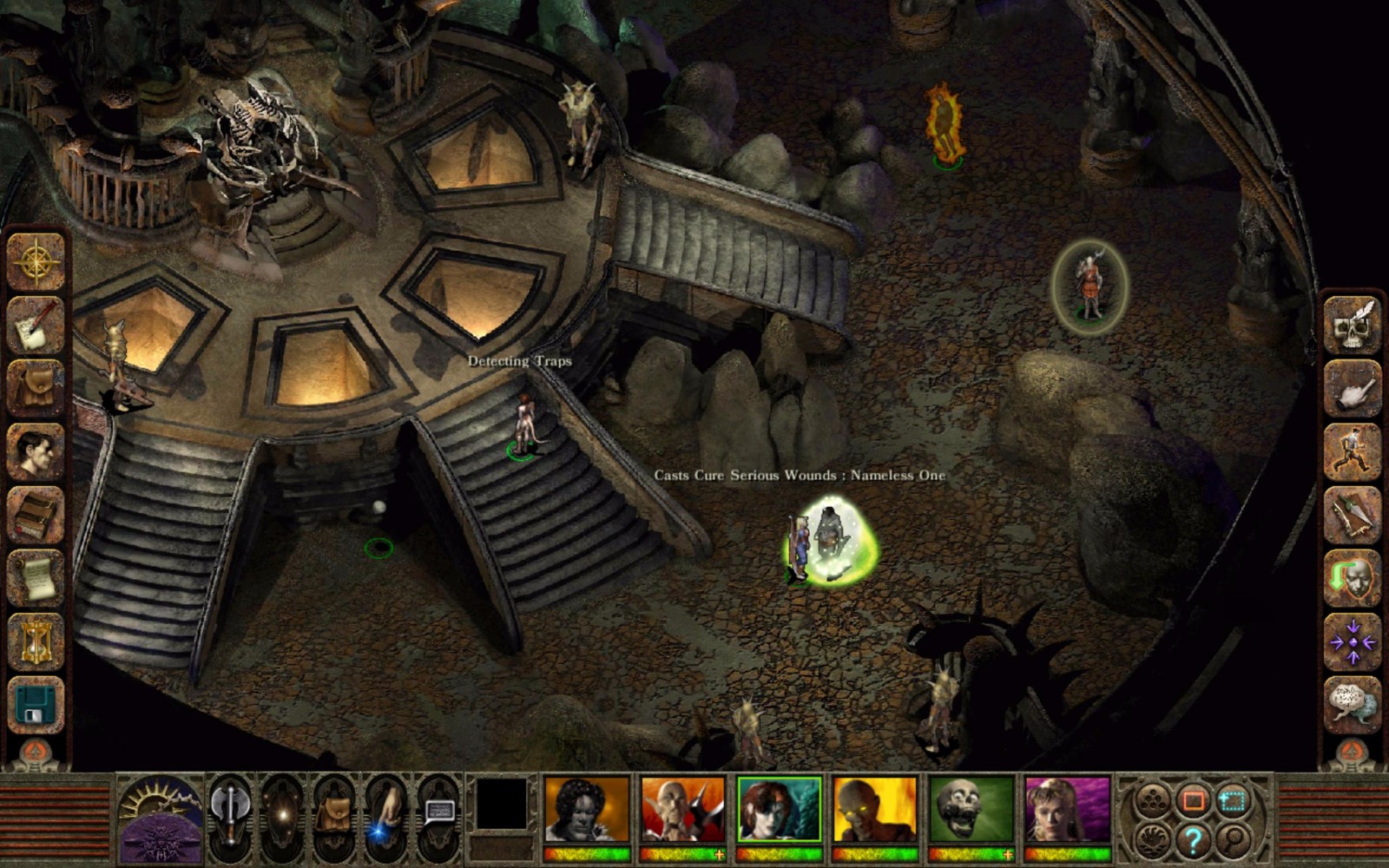Screen dimensions: 1389x868
Task: Select the Nameless One portrait
Action: [x=586, y=811]
